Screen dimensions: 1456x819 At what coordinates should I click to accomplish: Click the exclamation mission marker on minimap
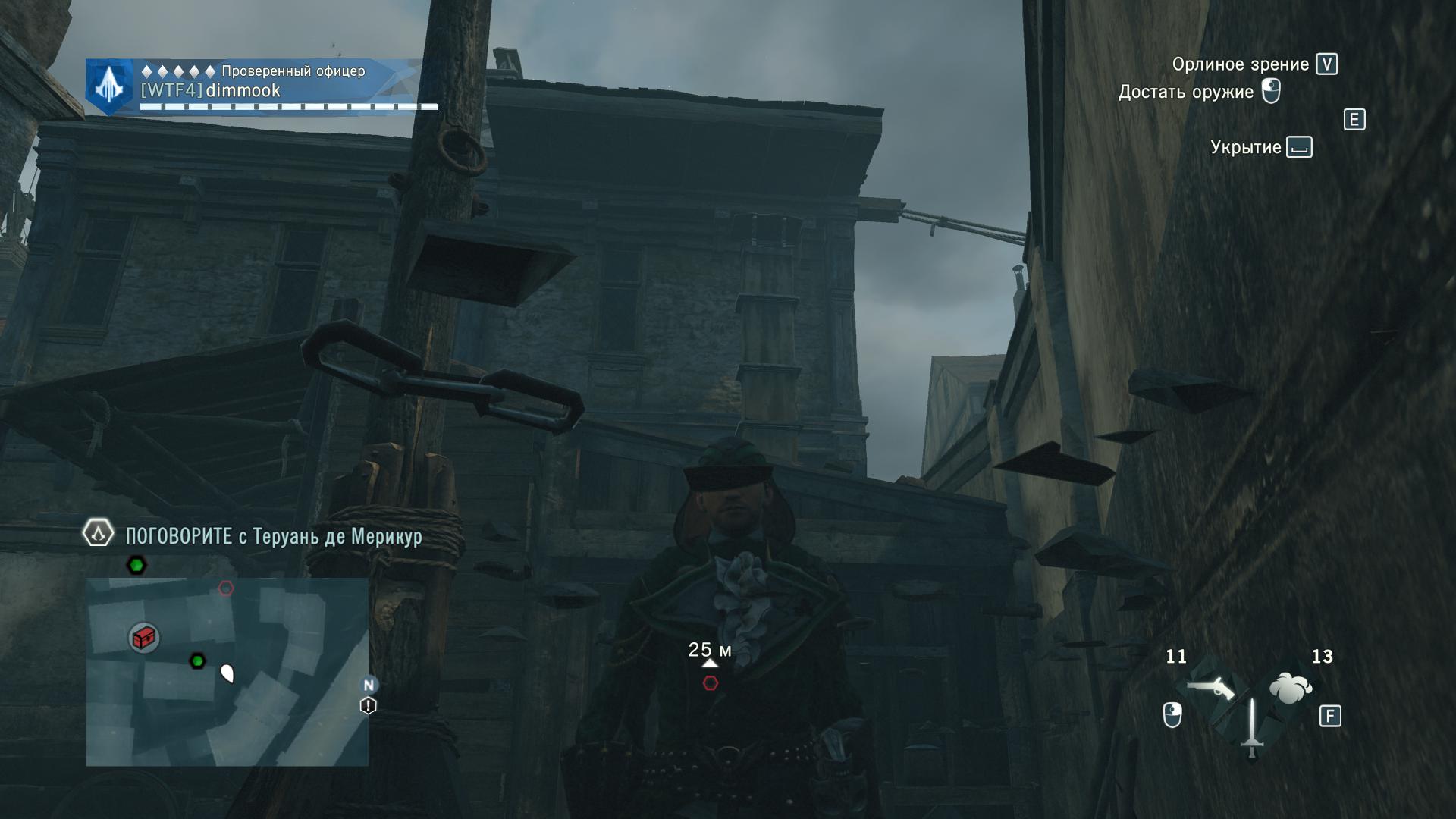[368, 706]
